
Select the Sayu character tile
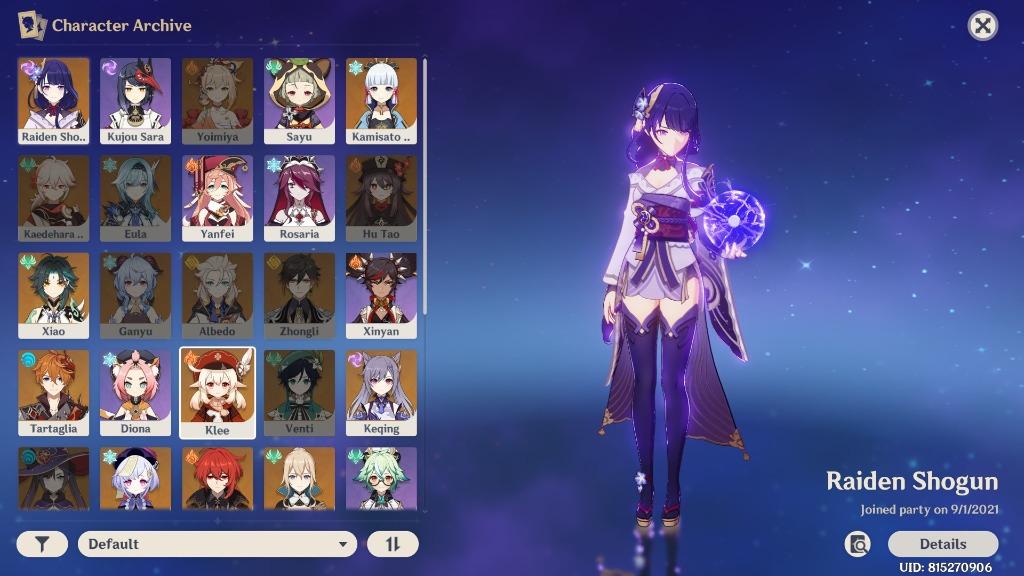tap(299, 100)
